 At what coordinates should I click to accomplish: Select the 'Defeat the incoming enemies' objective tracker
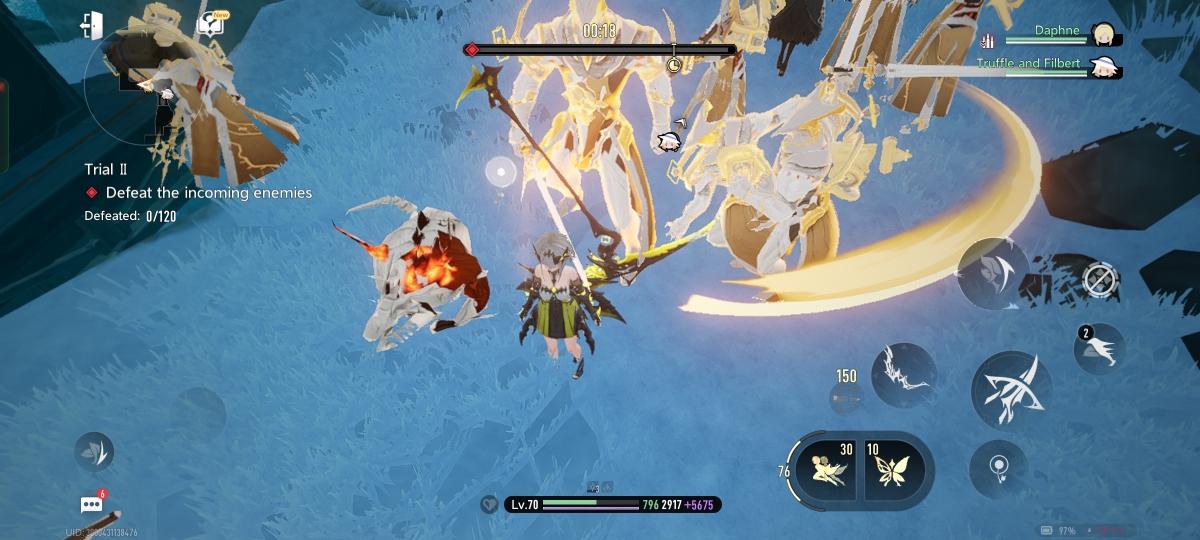click(x=208, y=193)
